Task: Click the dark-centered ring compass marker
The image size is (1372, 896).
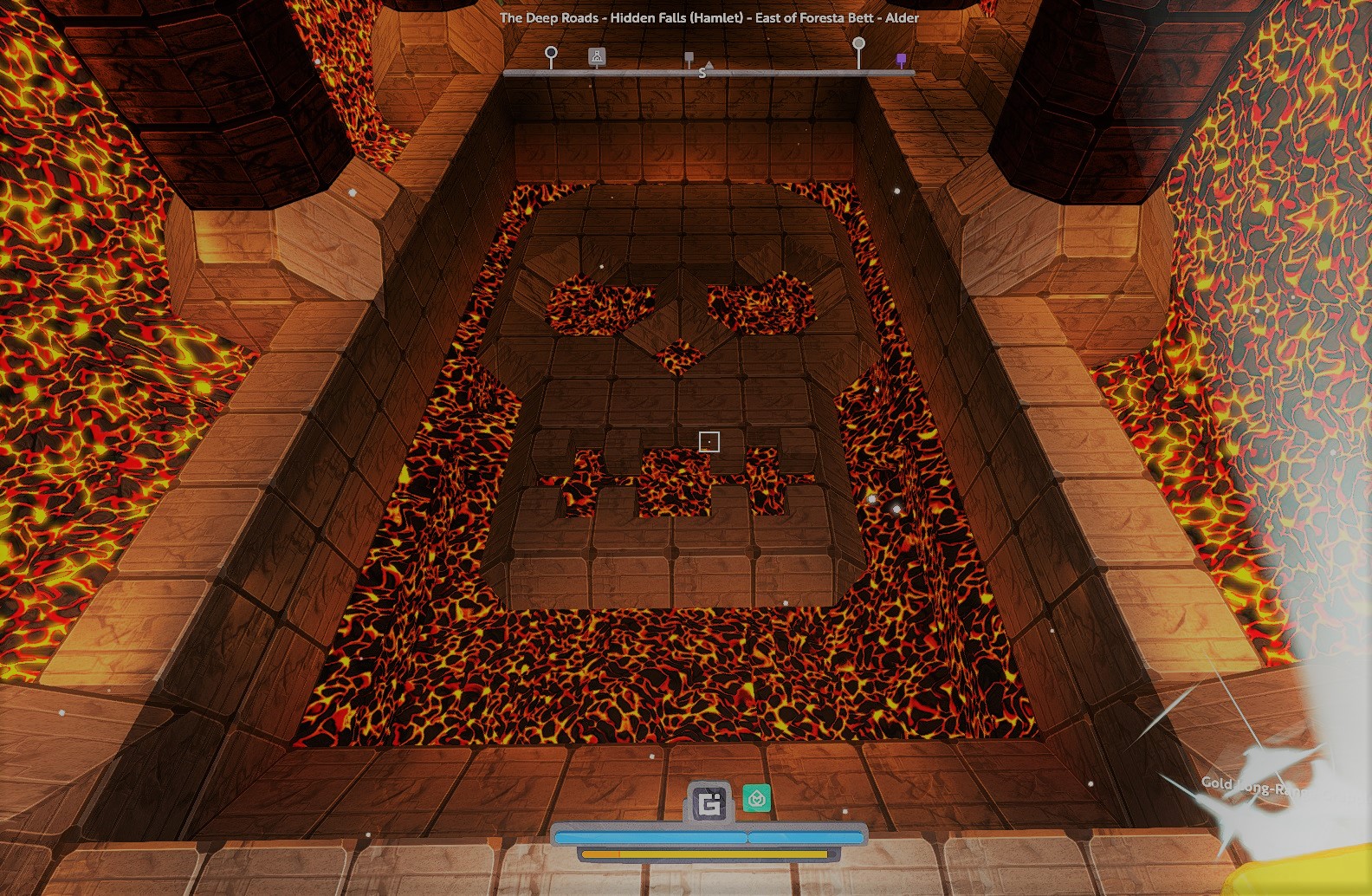Action: [x=551, y=54]
